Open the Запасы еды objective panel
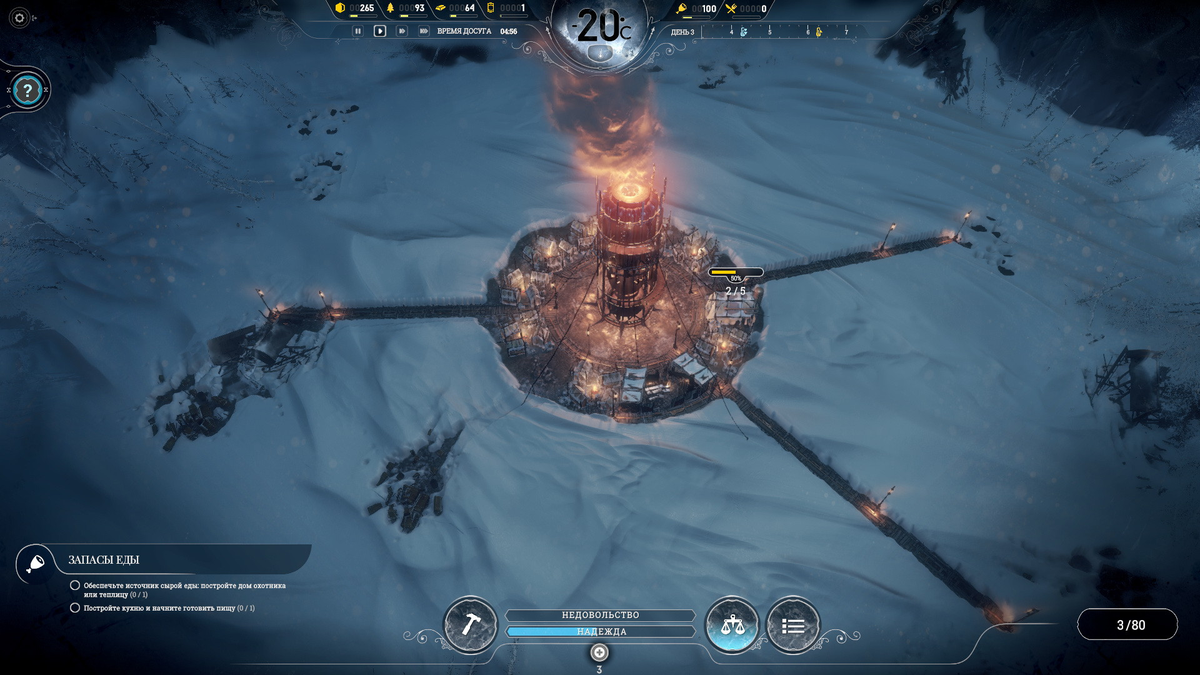Viewport: 1200px width, 675px height. pyautogui.click(x=110, y=560)
